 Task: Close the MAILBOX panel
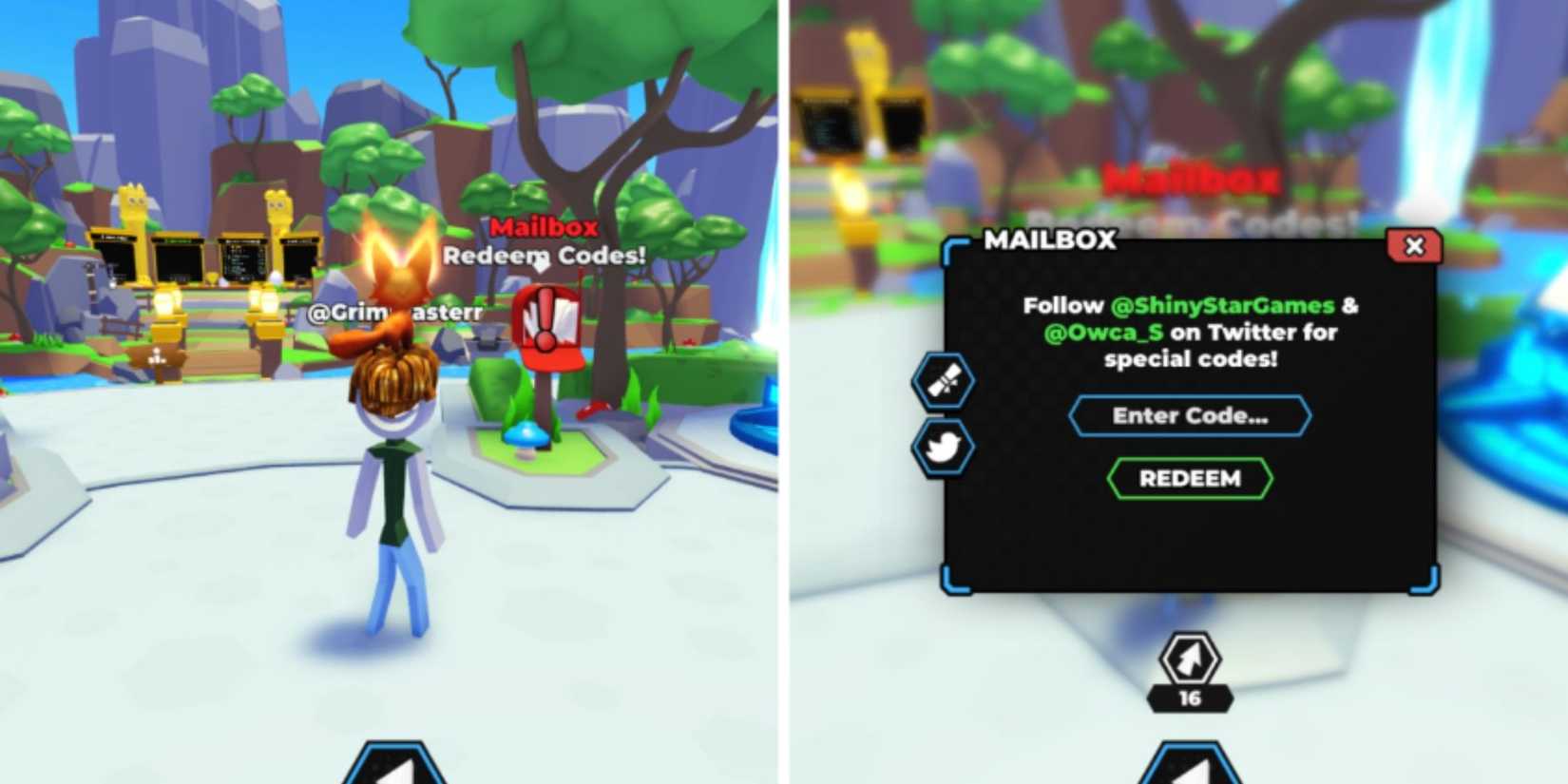point(1415,247)
